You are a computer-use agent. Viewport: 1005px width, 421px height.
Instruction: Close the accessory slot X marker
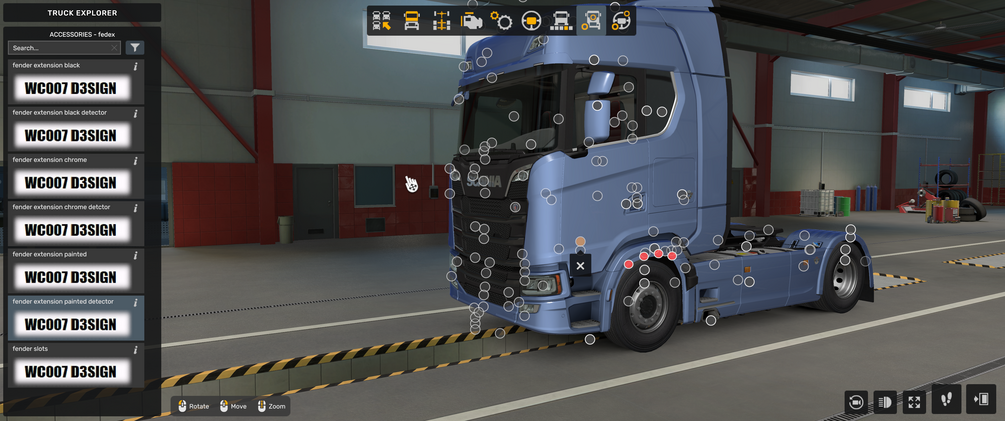coord(580,265)
